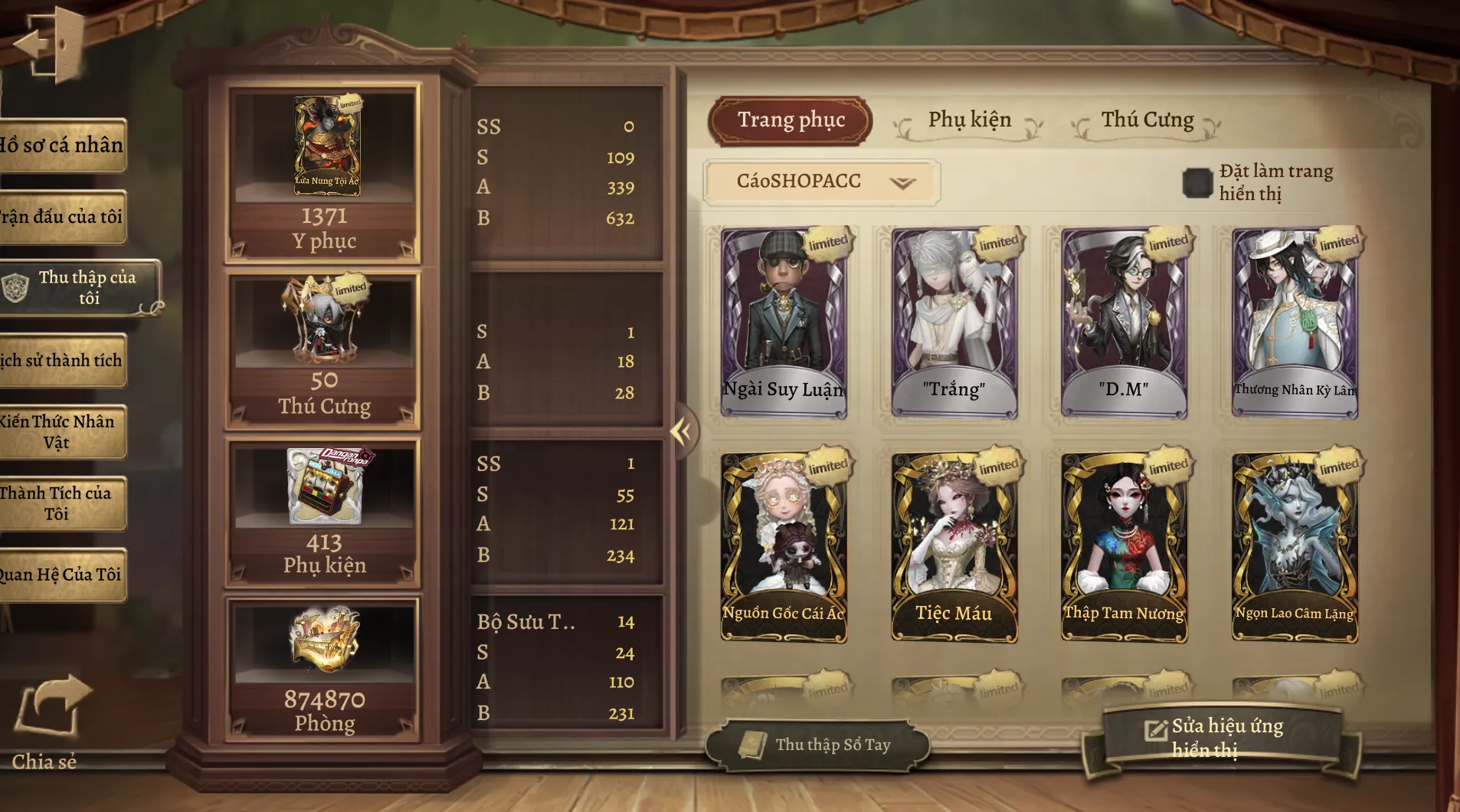1460x812 pixels.
Task: Open Hồ sơ cá nhân menu
Action: point(61,145)
